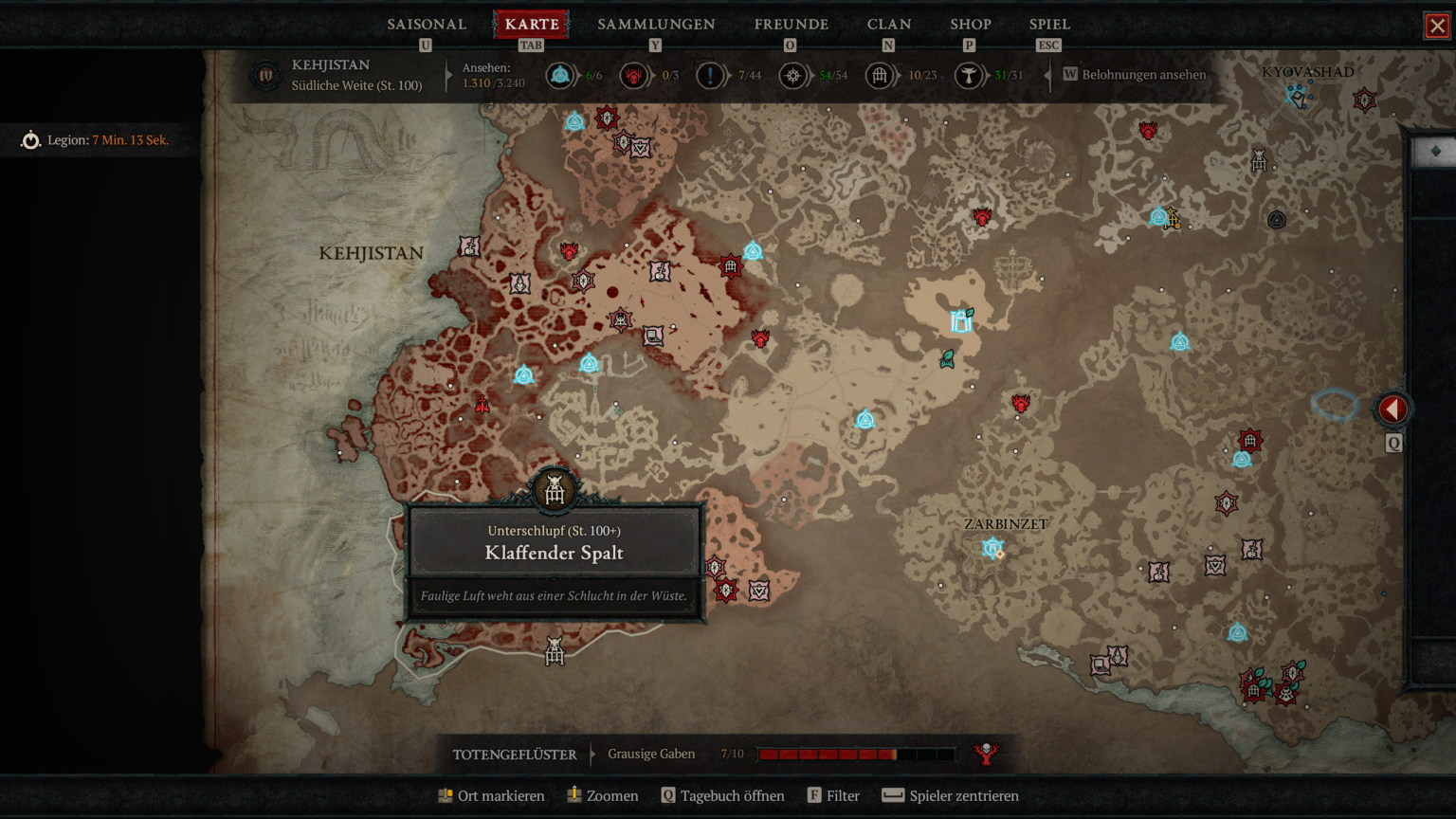Click the Zarbinzet waypoint marker
The width and height of the screenshot is (1456, 819).
coord(992,548)
